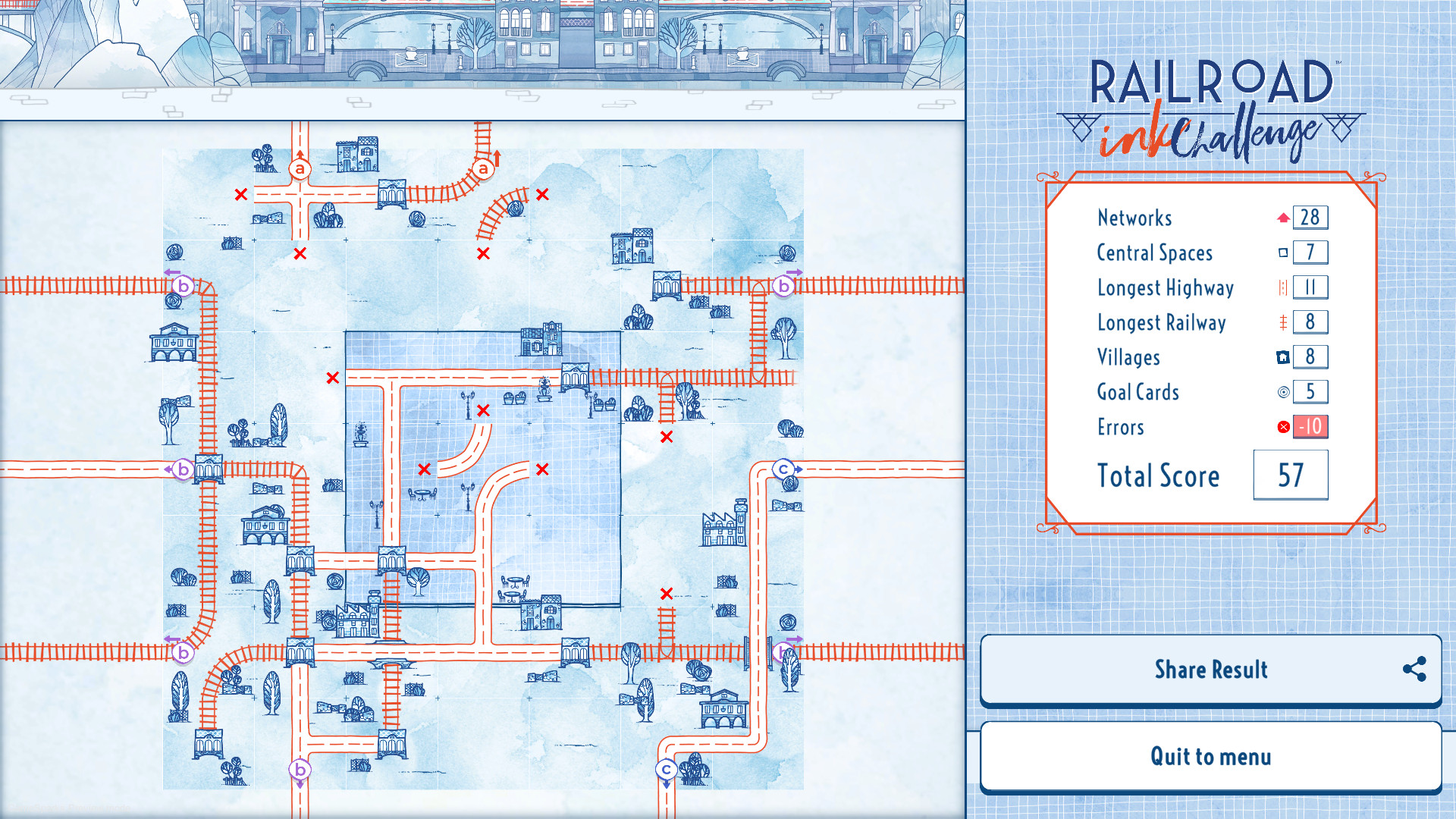Viewport: 1456px width, 819px height.
Task: Select the purple exit 'b' on left edge
Action: click(183, 469)
